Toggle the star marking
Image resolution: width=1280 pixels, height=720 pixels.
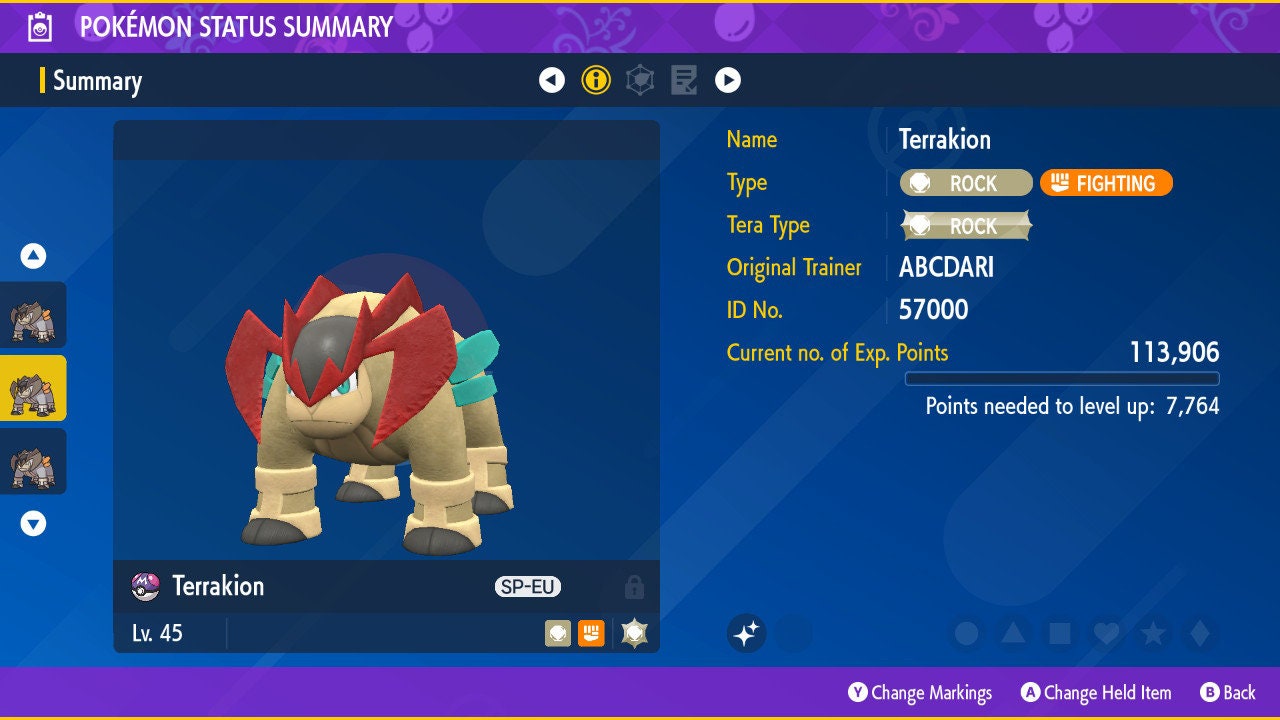(1153, 633)
